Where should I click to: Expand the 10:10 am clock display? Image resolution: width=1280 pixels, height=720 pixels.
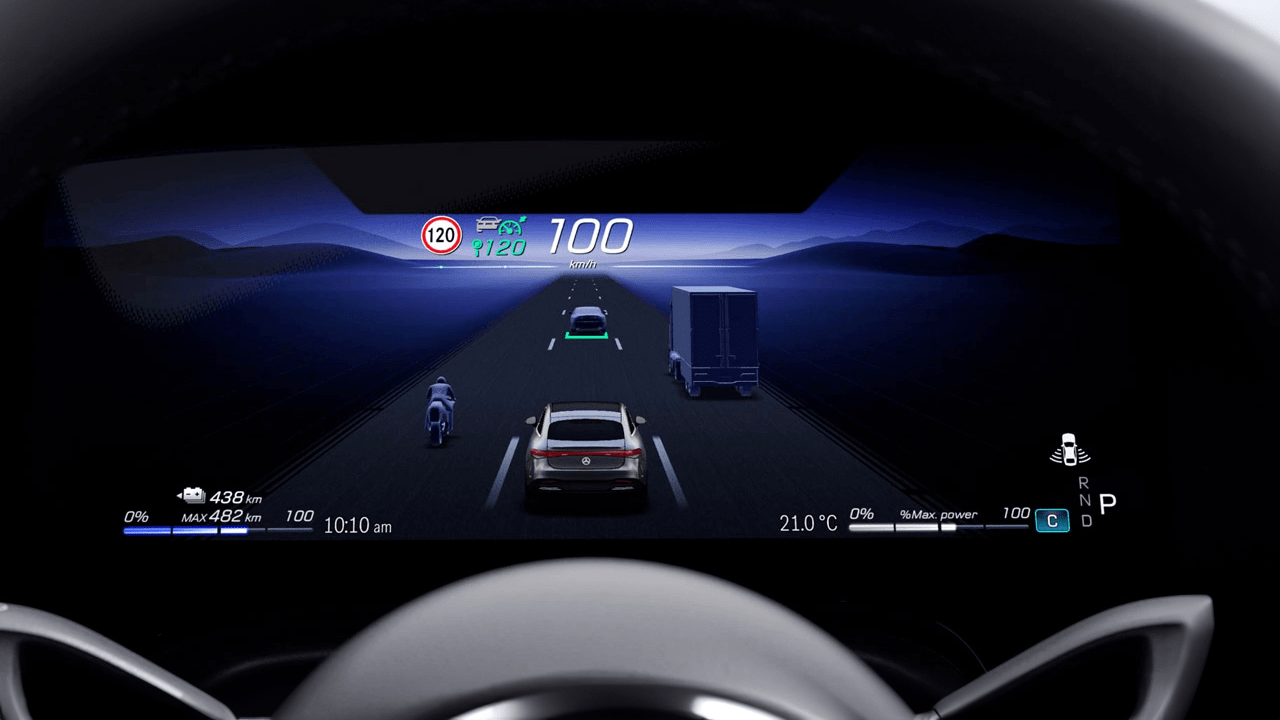357,526
